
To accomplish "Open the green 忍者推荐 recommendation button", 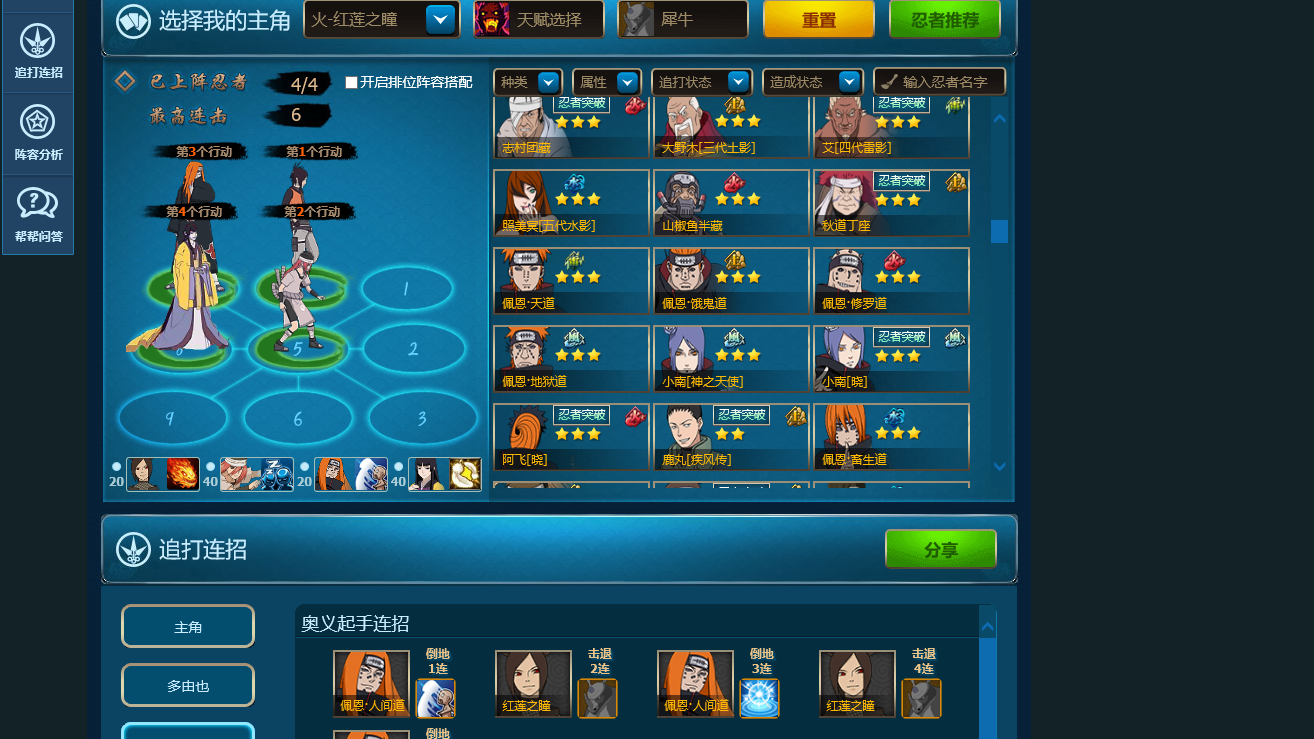I will click(944, 19).
